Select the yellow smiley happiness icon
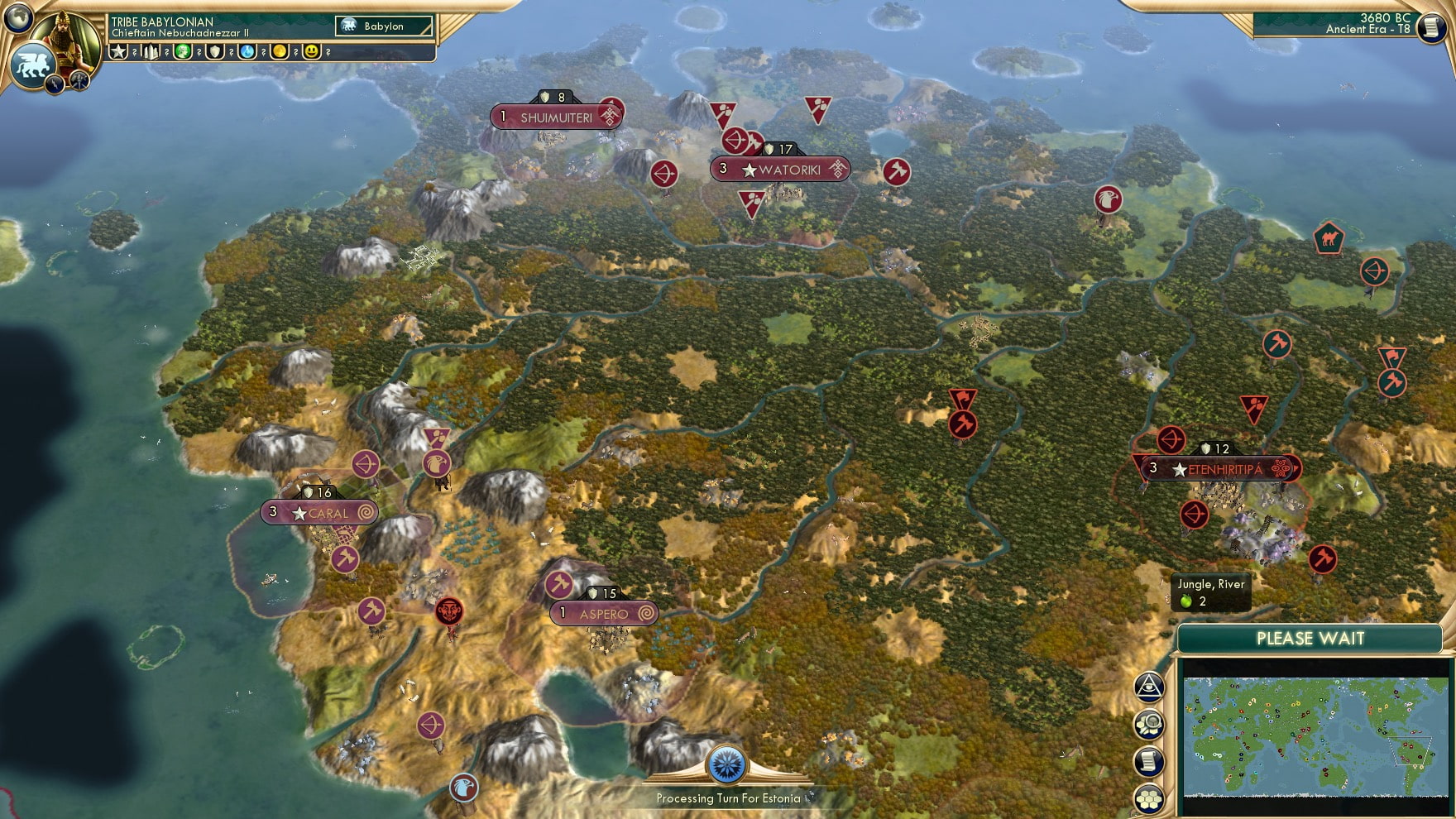 [x=312, y=52]
